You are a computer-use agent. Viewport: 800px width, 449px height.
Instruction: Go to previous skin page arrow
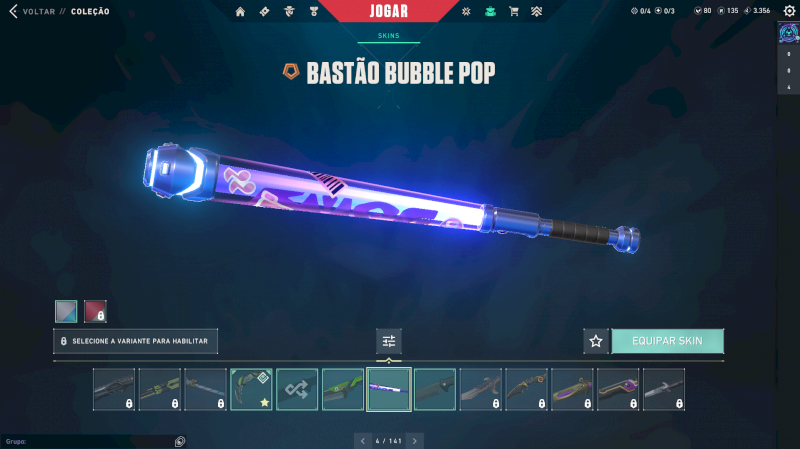(x=361, y=440)
